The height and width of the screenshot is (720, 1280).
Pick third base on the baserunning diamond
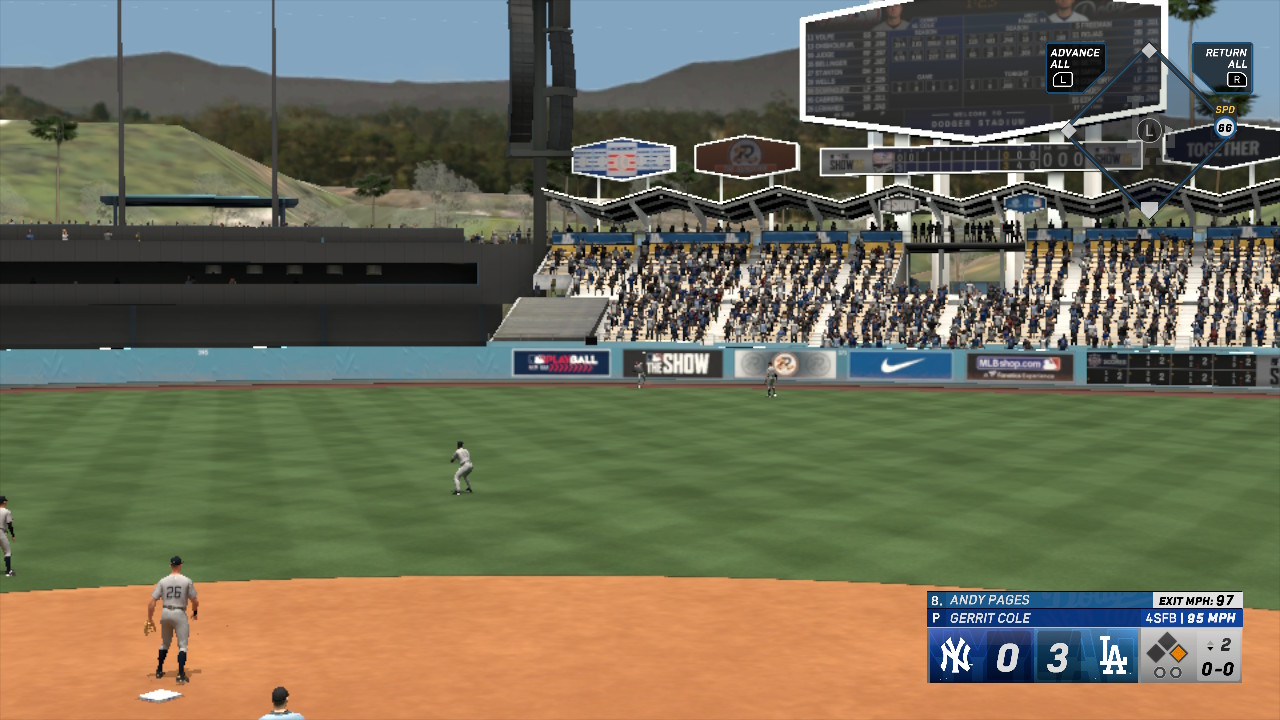click(1069, 130)
